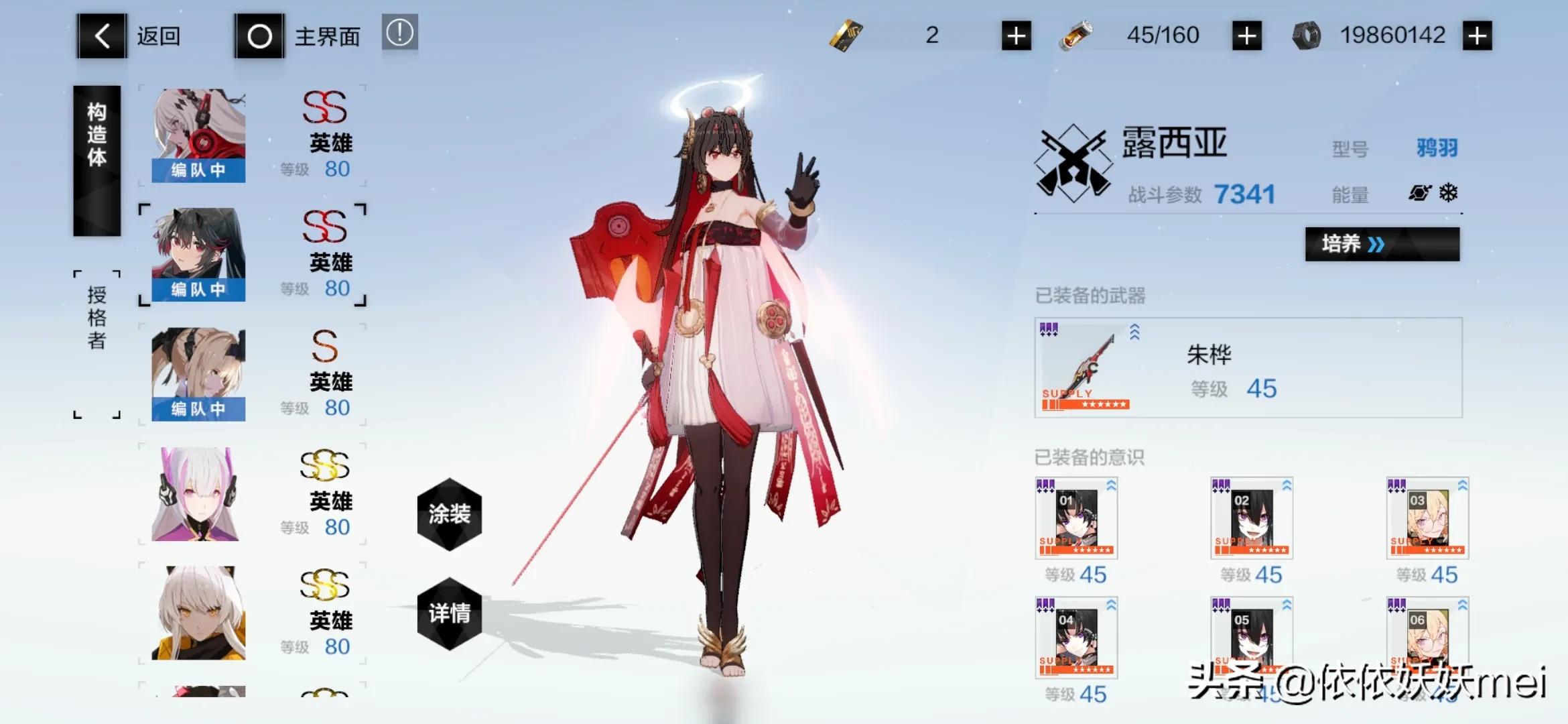The width and height of the screenshot is (1568, 724).
Task: Open memory slot 04
Action: click(x=1076, y=638)
